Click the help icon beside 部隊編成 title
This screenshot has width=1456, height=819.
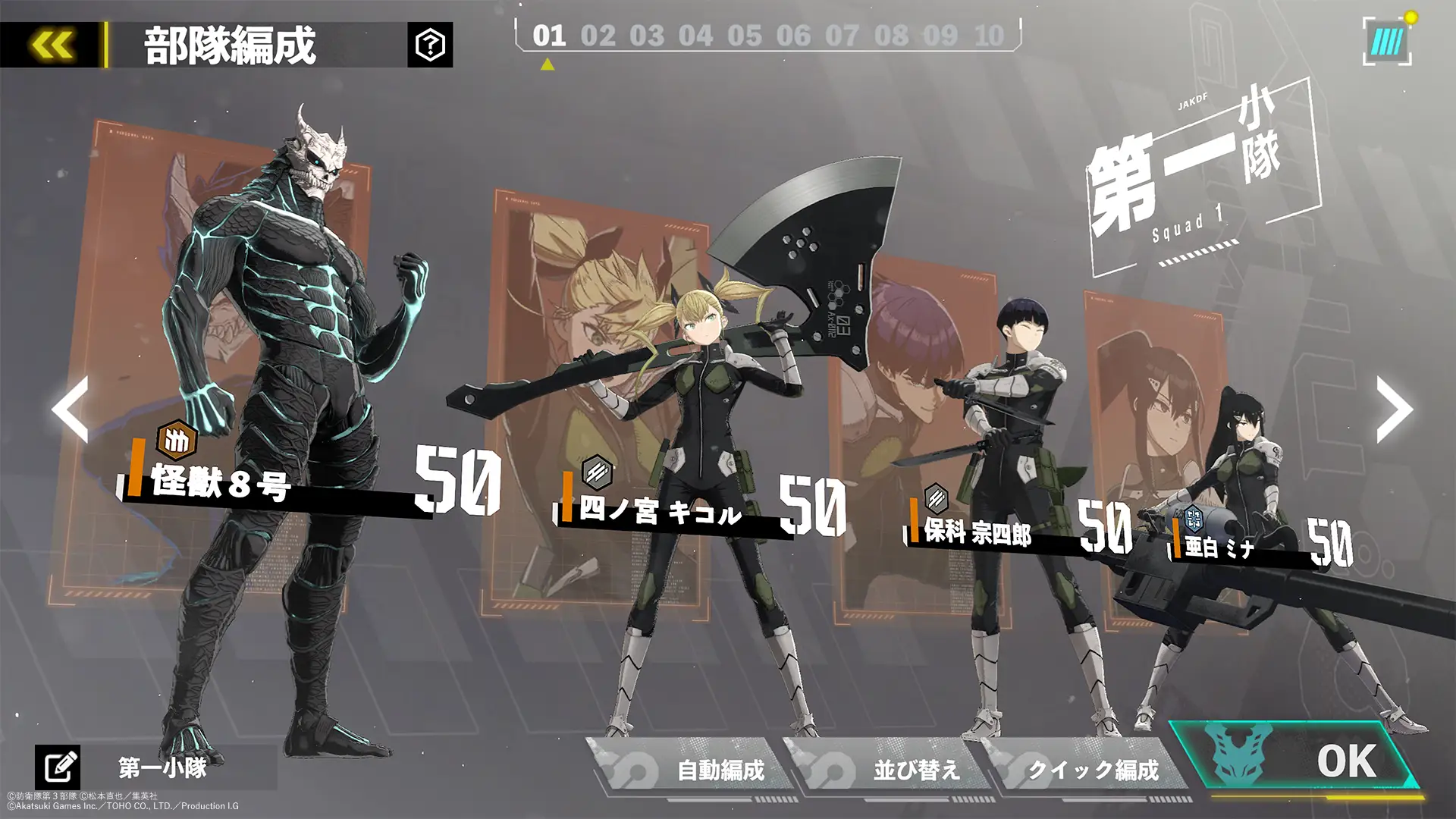tap(428, 44)
